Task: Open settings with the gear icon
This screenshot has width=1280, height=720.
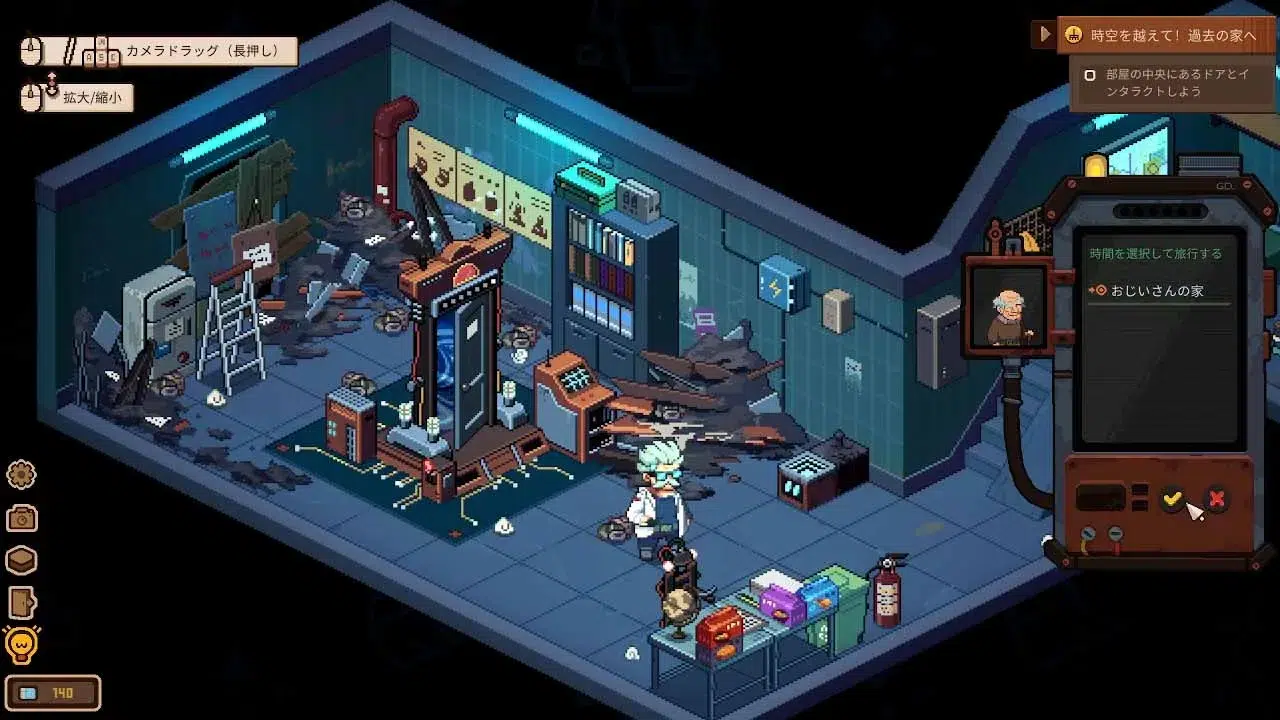Action: pos(21,474)
